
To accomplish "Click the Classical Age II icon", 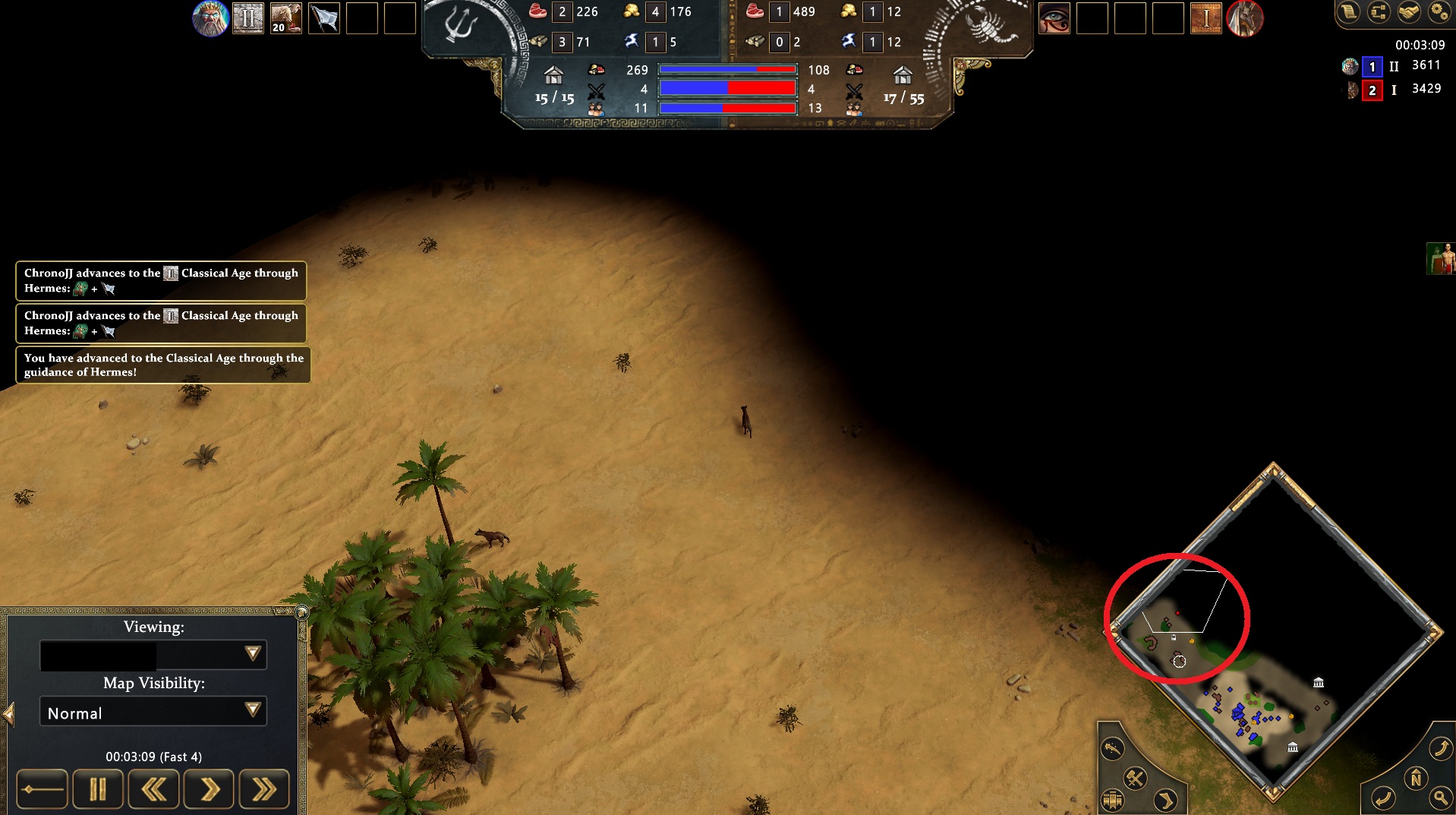I will point(247,18).
